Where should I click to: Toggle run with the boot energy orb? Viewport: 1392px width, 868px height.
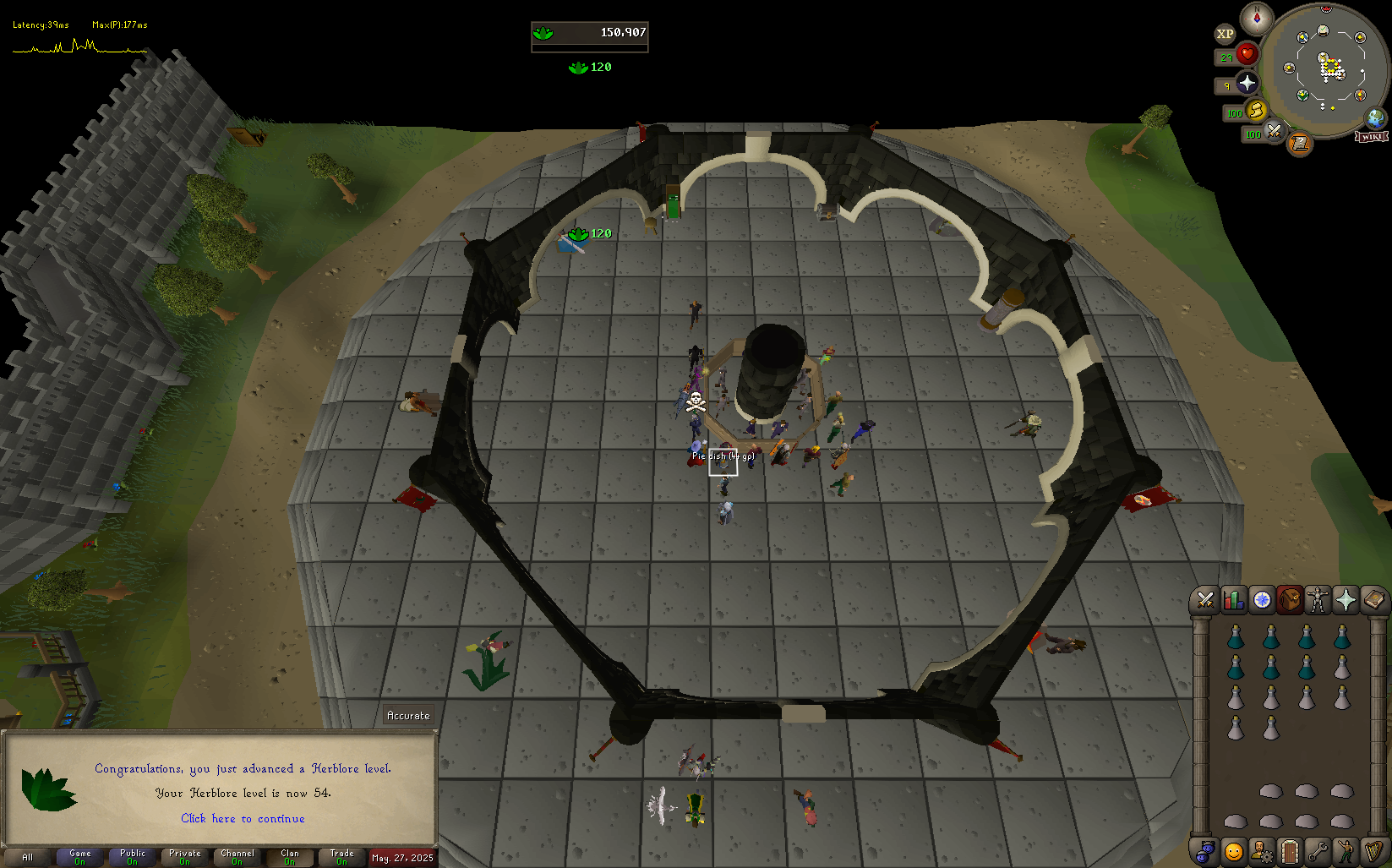[x=1256, y=110]
